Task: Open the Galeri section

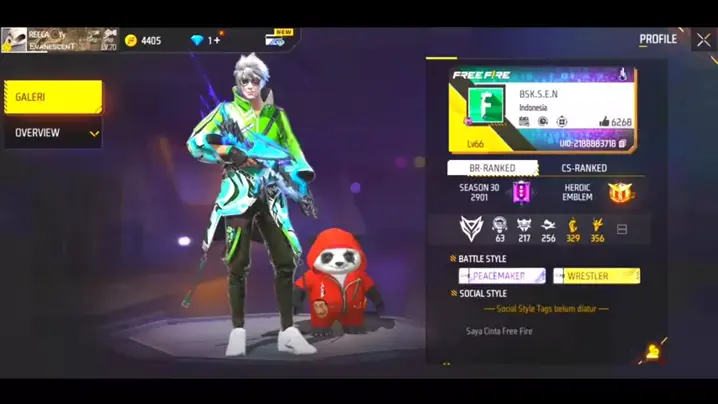Action: [53, 97]
